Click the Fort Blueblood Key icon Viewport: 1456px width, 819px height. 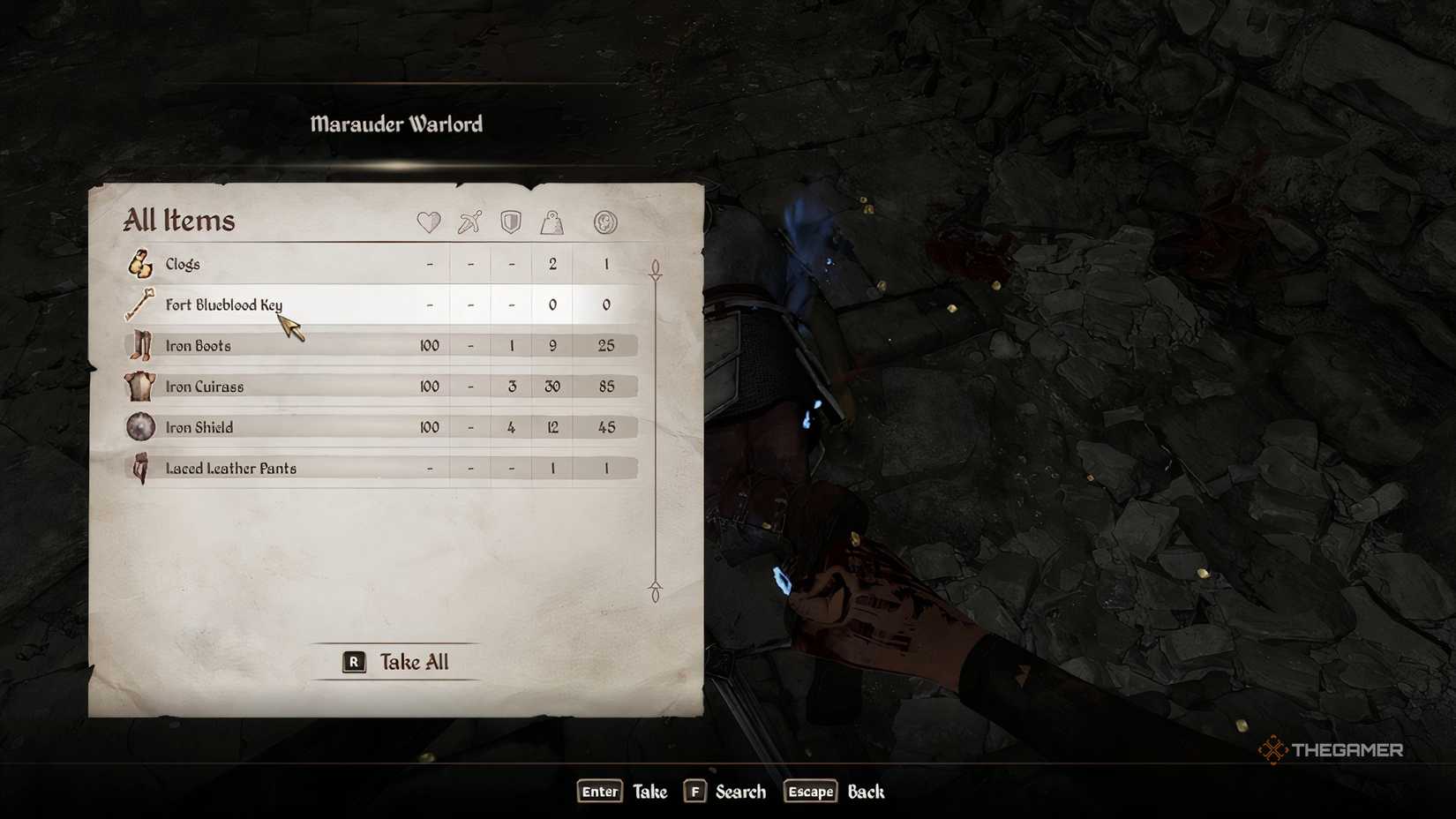tap(139, 304)
